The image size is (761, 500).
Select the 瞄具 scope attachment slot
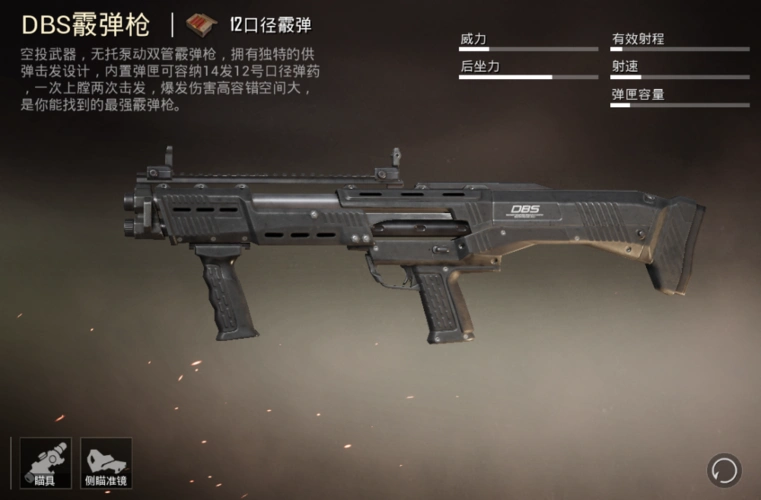44,463
